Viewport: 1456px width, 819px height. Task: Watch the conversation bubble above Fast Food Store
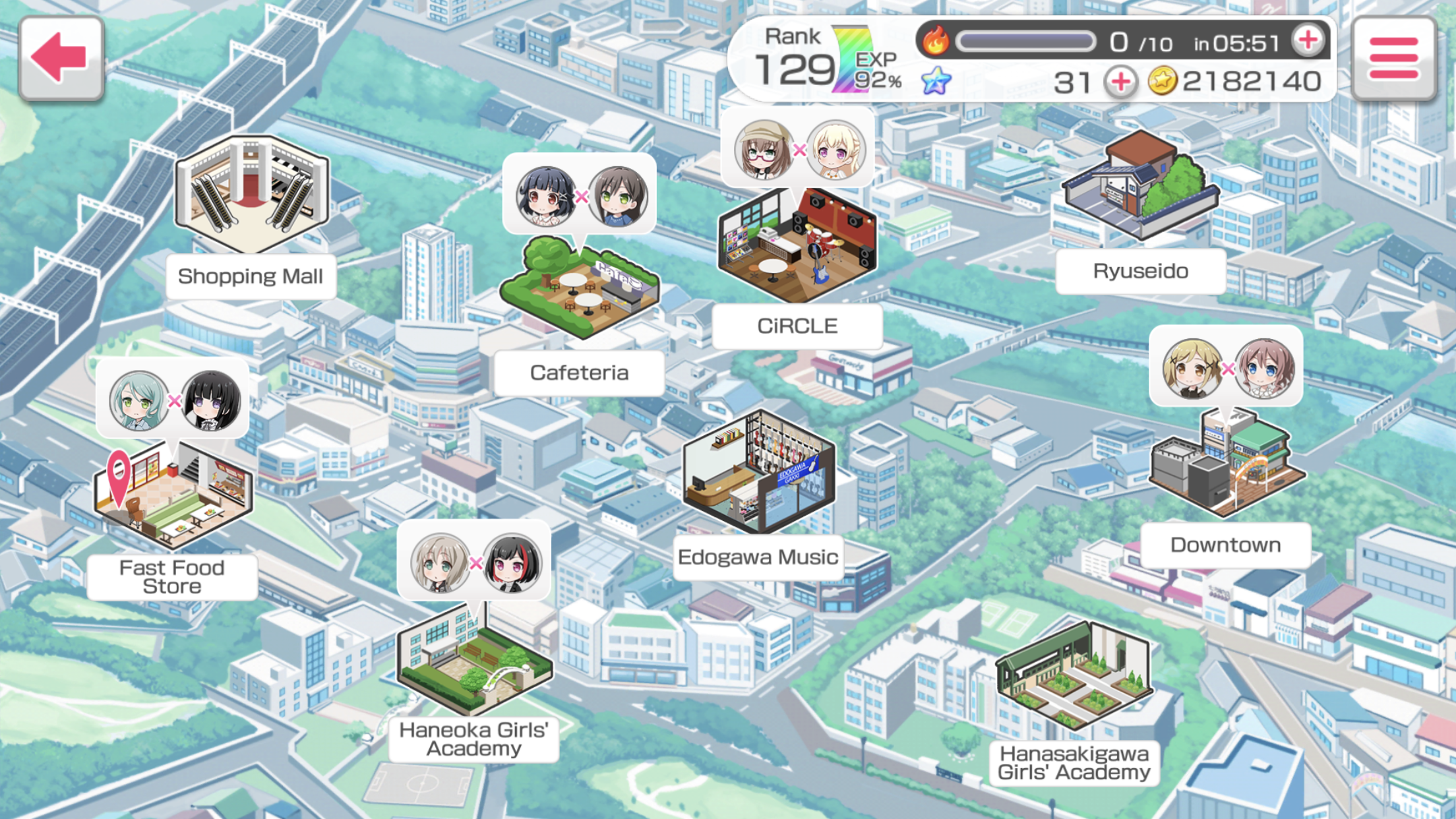173,400
